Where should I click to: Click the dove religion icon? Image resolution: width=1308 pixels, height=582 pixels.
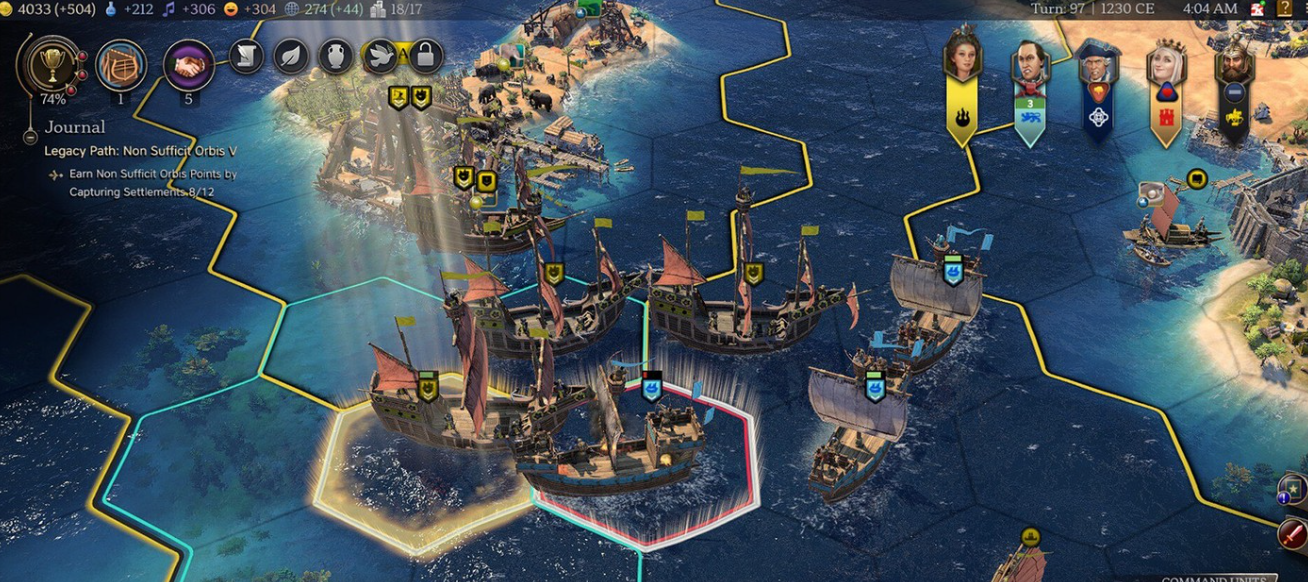coord(381,56)
